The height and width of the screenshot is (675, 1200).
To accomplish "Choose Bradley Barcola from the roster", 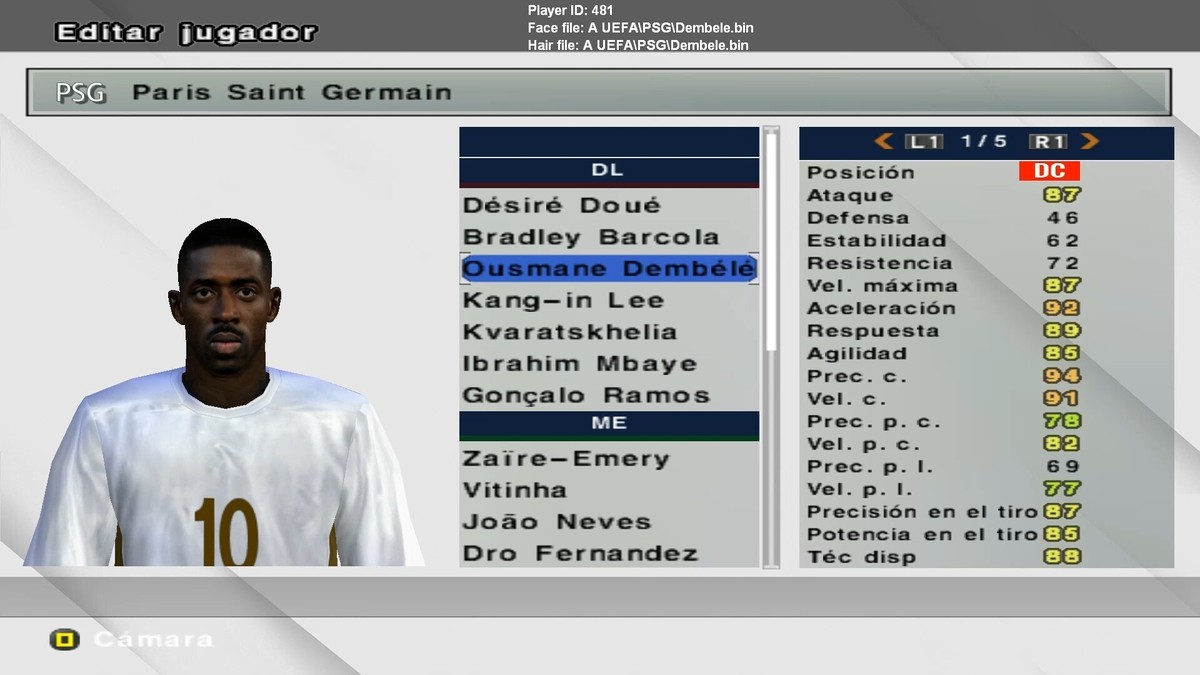I will click(591, 237).
